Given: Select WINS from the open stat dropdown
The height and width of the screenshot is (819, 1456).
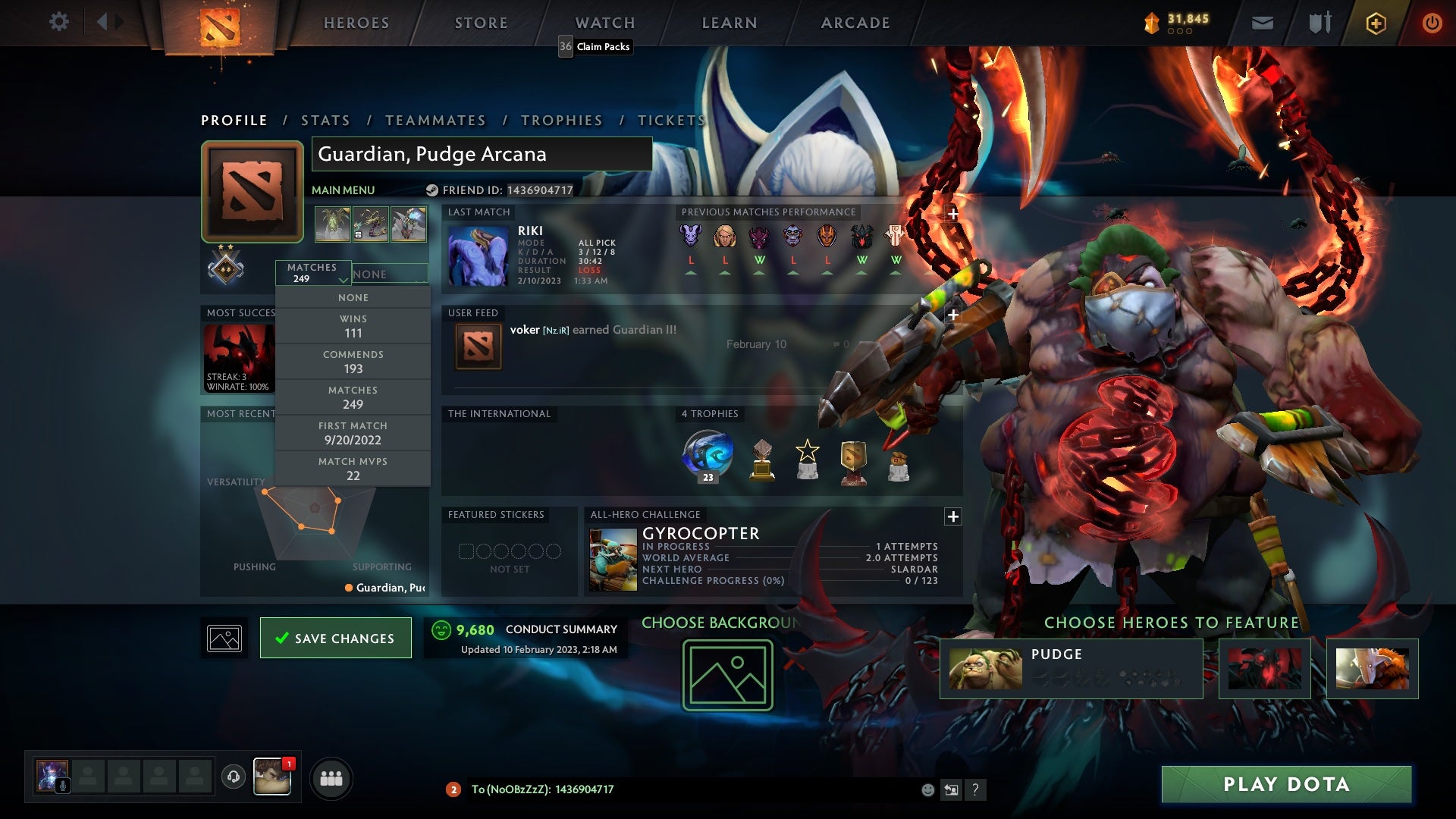Looking at the screenshot, I should coord(353,325).
